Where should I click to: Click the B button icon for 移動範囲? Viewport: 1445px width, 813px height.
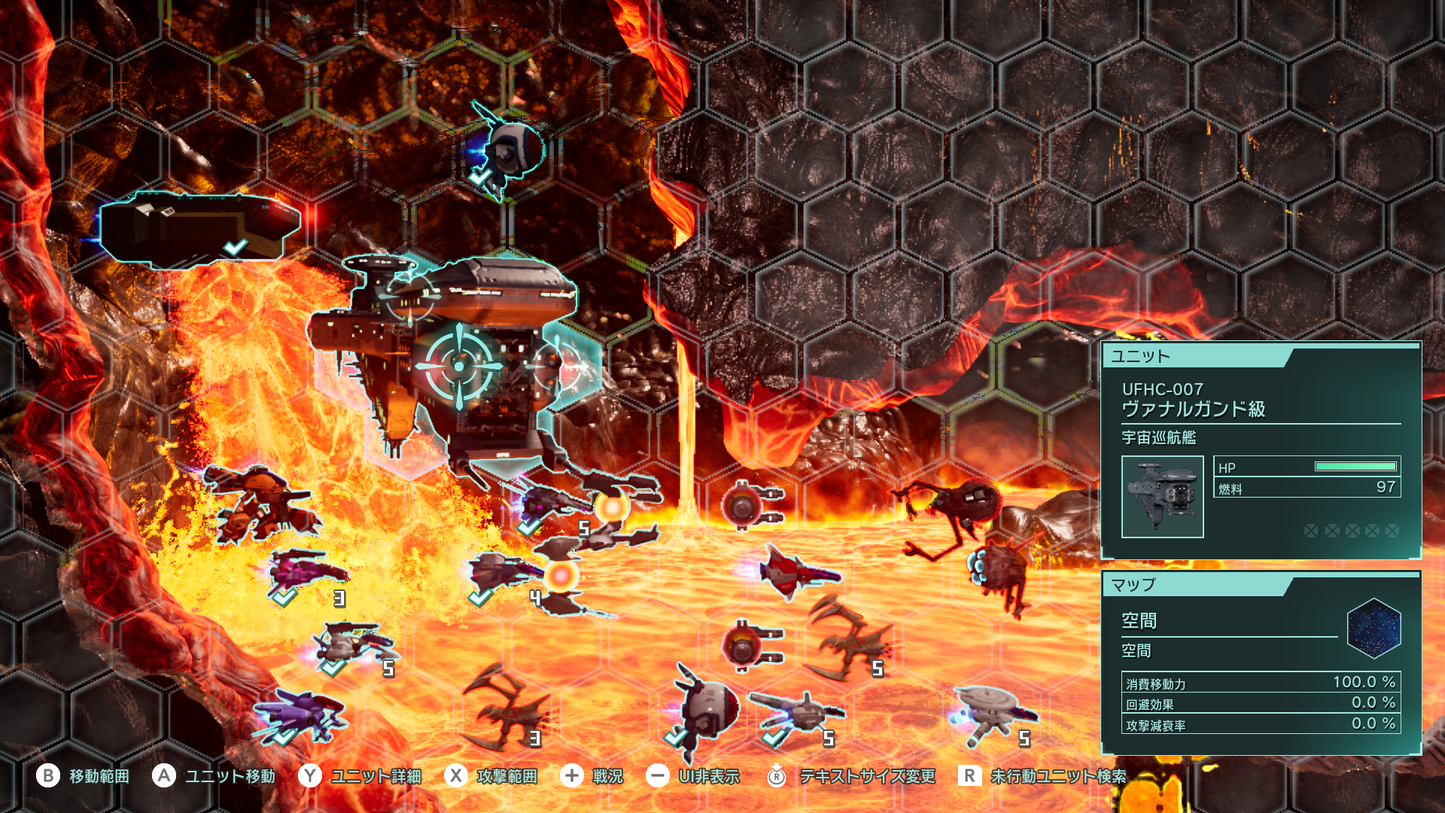tap(47, 775)
